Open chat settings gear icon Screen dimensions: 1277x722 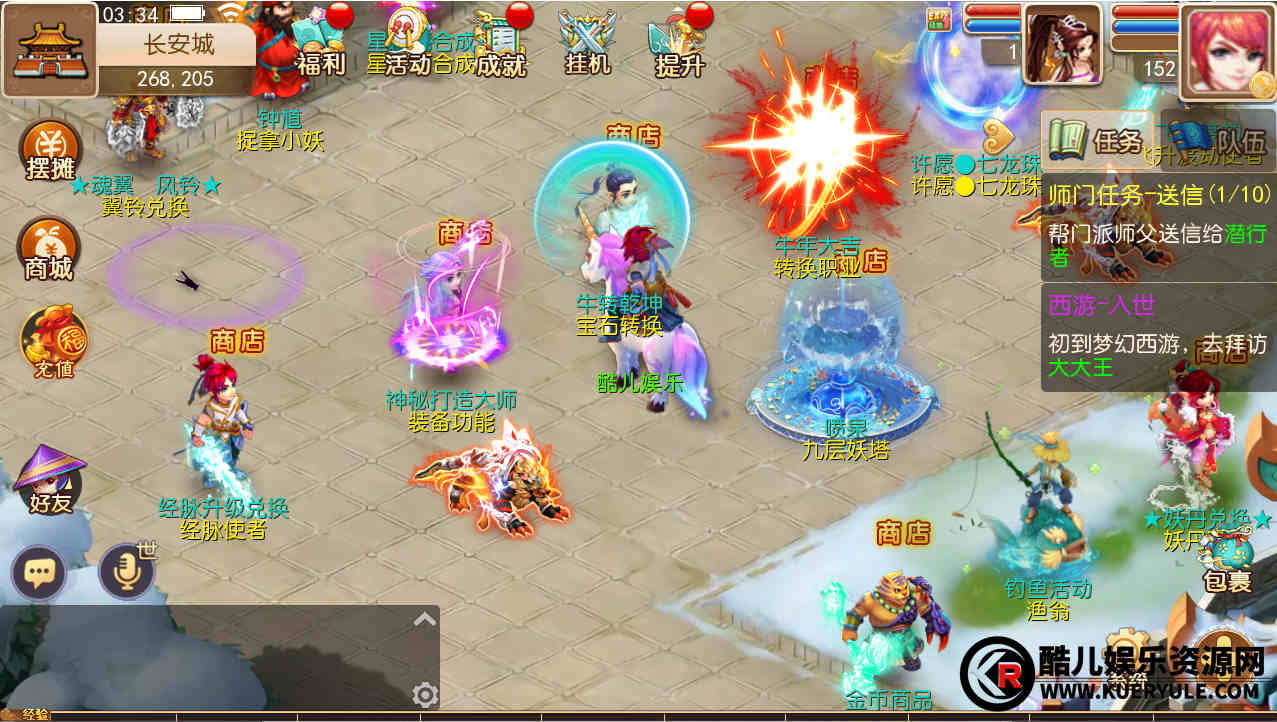[425, 694]
